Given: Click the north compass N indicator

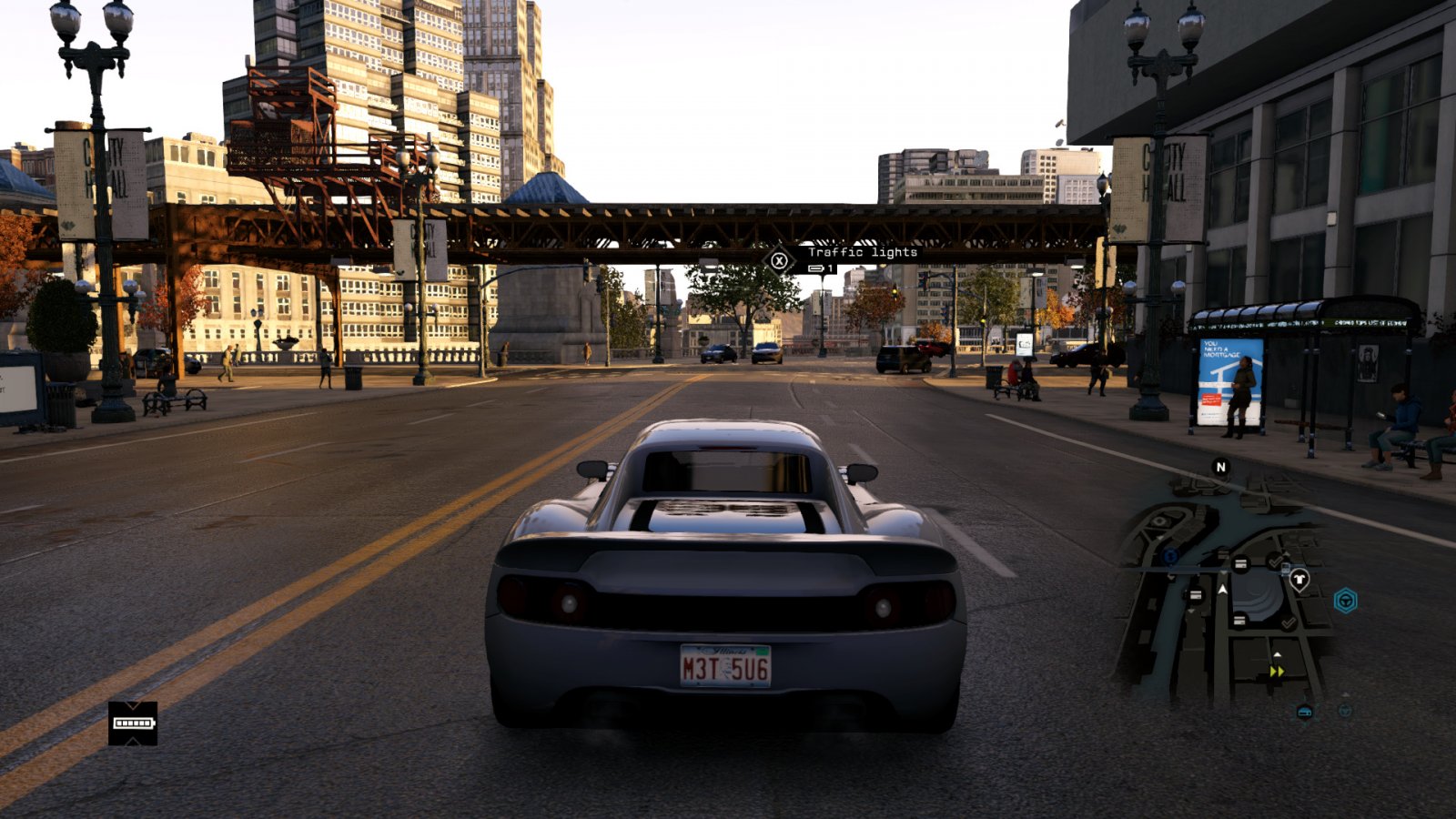Looking at the screenshot, I should click(1220, 467).
